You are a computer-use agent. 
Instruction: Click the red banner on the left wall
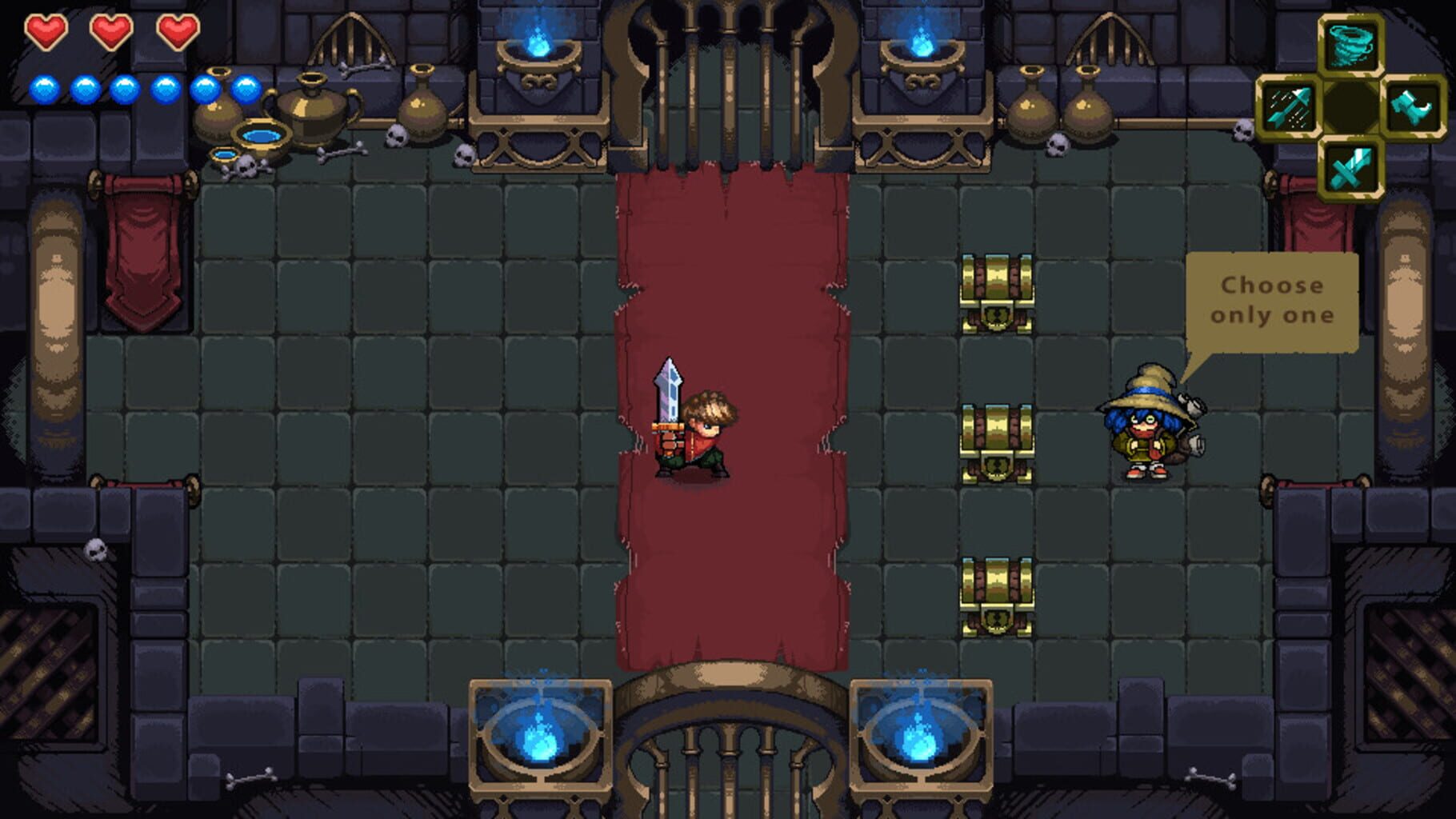tap(142, 240)
